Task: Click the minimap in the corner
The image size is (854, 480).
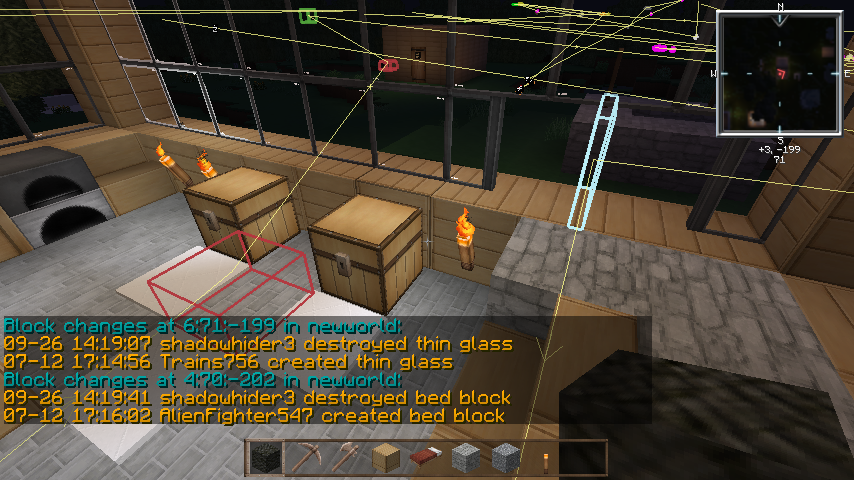Action: point(780,73)
